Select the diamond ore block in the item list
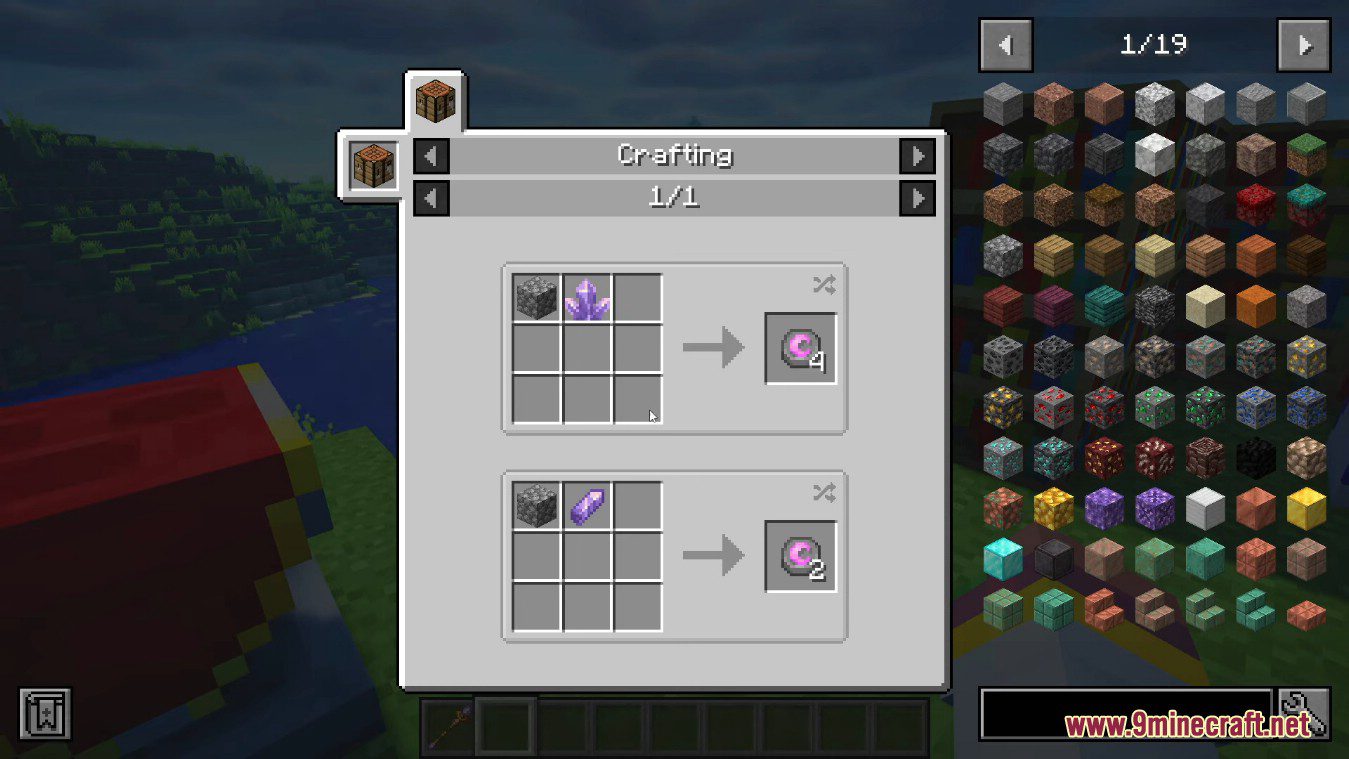Screen dimensions: 1349x759 click(1003, 460)
